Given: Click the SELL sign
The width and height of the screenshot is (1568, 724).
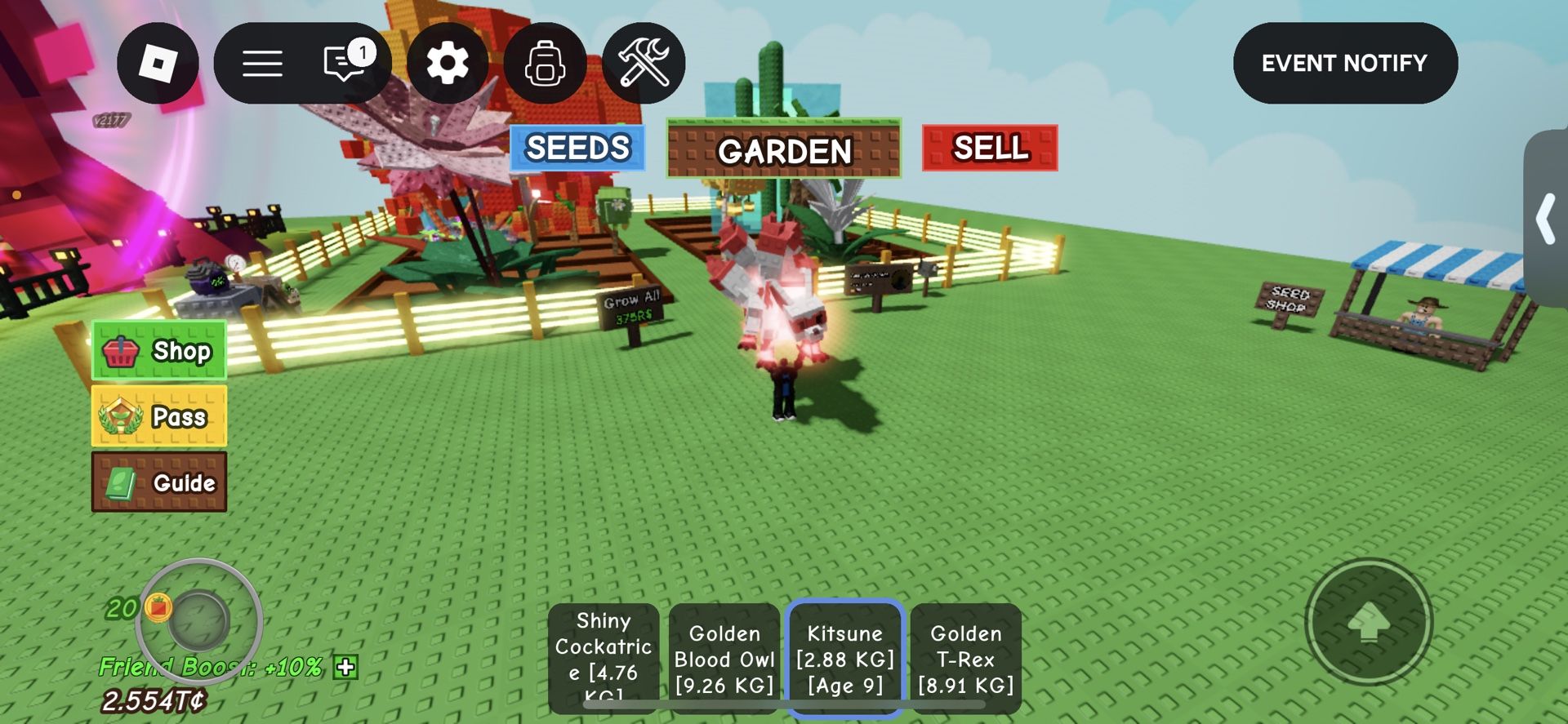Looking at the screenshot, I should [x=989, y=149].
